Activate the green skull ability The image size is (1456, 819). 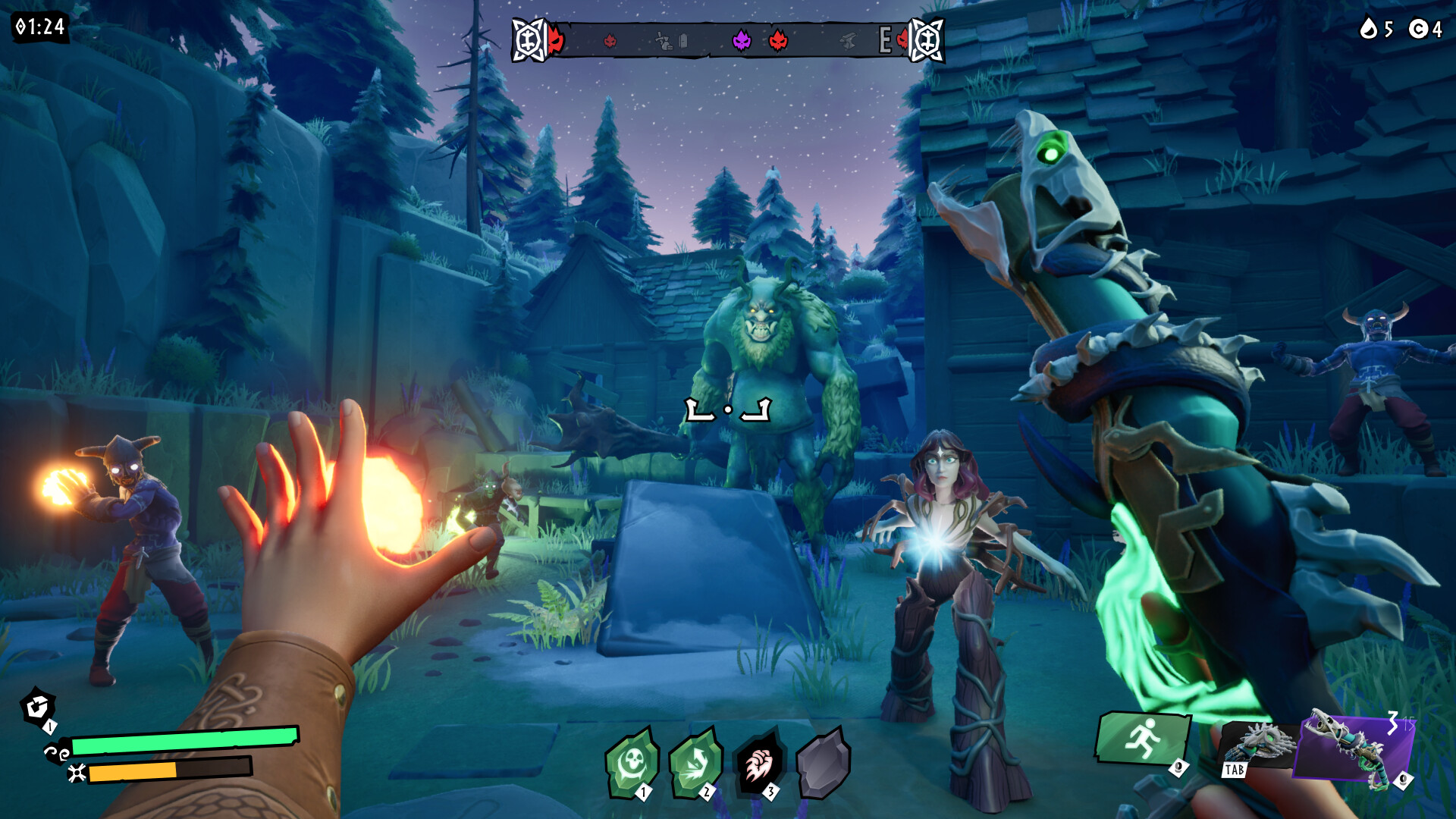pyautogui.click(x=631, y=763)
